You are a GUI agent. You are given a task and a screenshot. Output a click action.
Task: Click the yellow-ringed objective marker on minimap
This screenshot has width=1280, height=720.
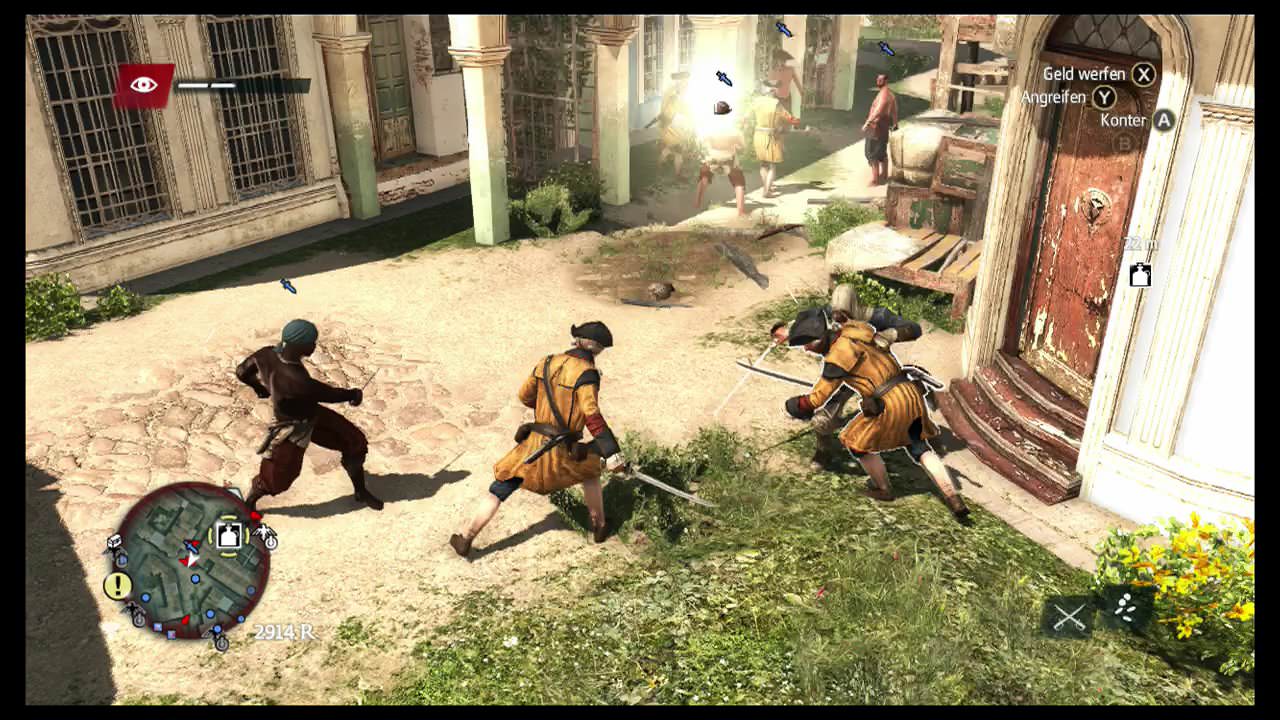(229, 536)
